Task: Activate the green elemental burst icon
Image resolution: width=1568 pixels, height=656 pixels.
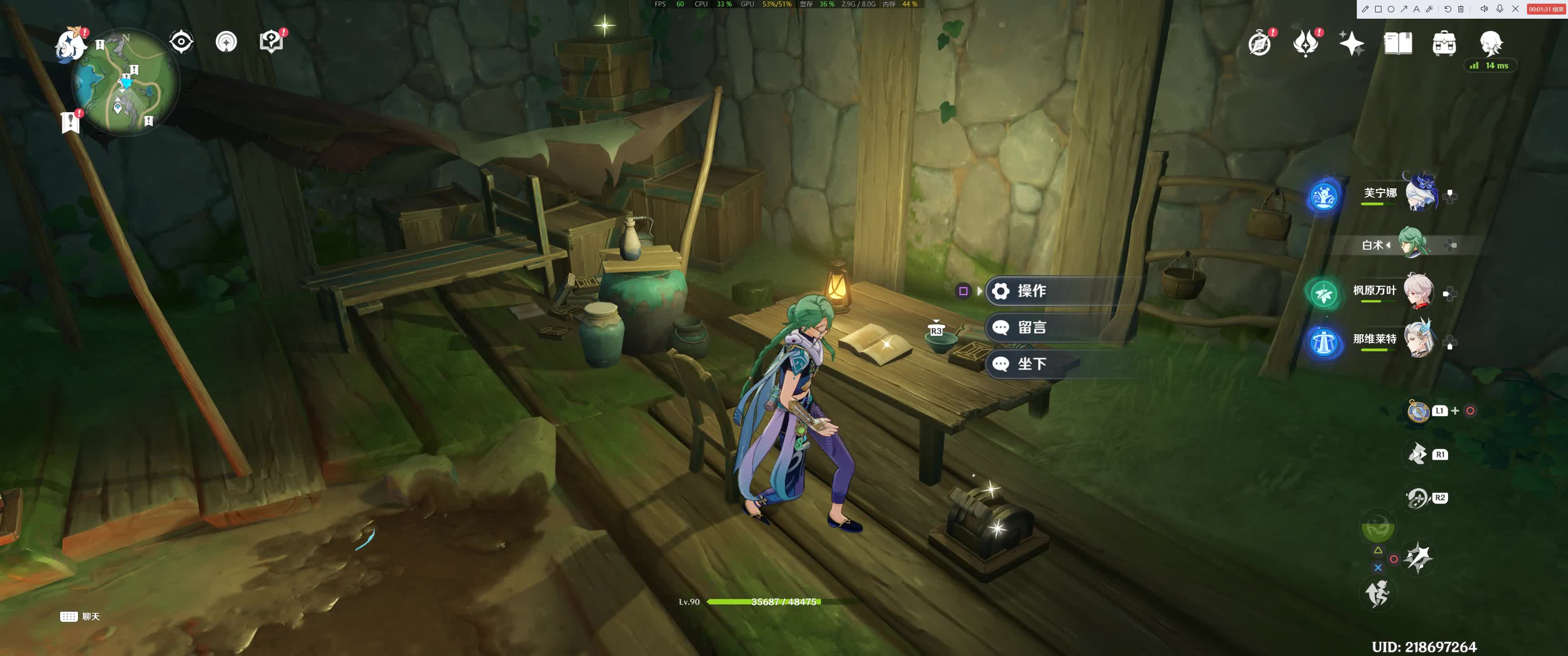Action: 1377,526
